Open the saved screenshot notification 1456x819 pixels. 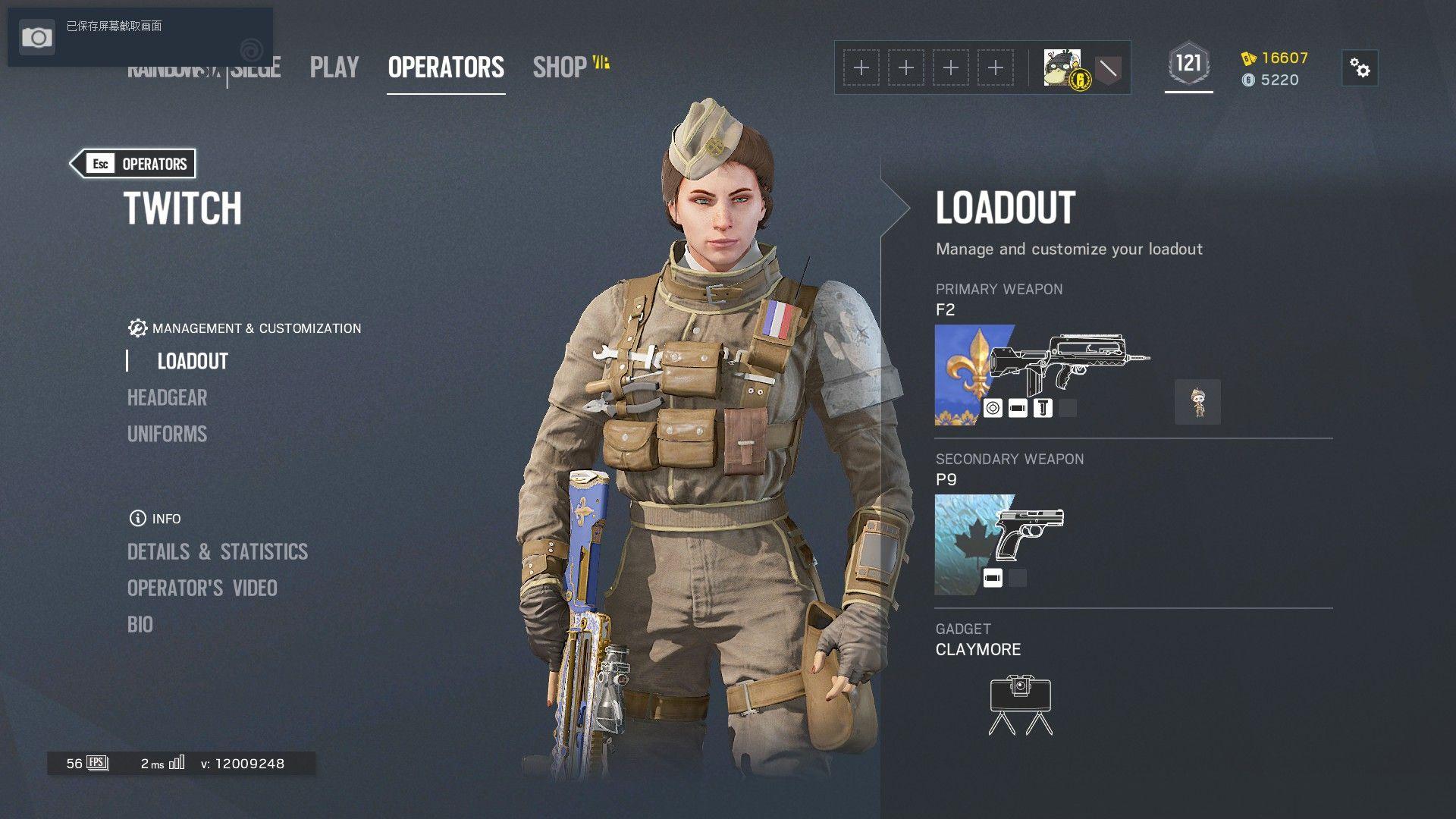coord(114,36)
